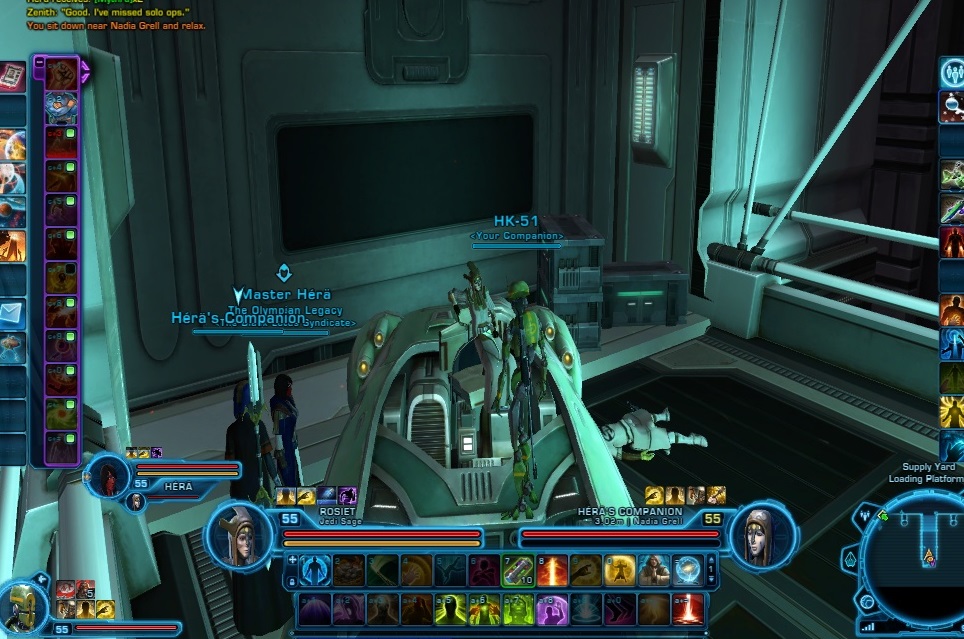Use the medpac in hotbar slot 7

pos(519,569)
